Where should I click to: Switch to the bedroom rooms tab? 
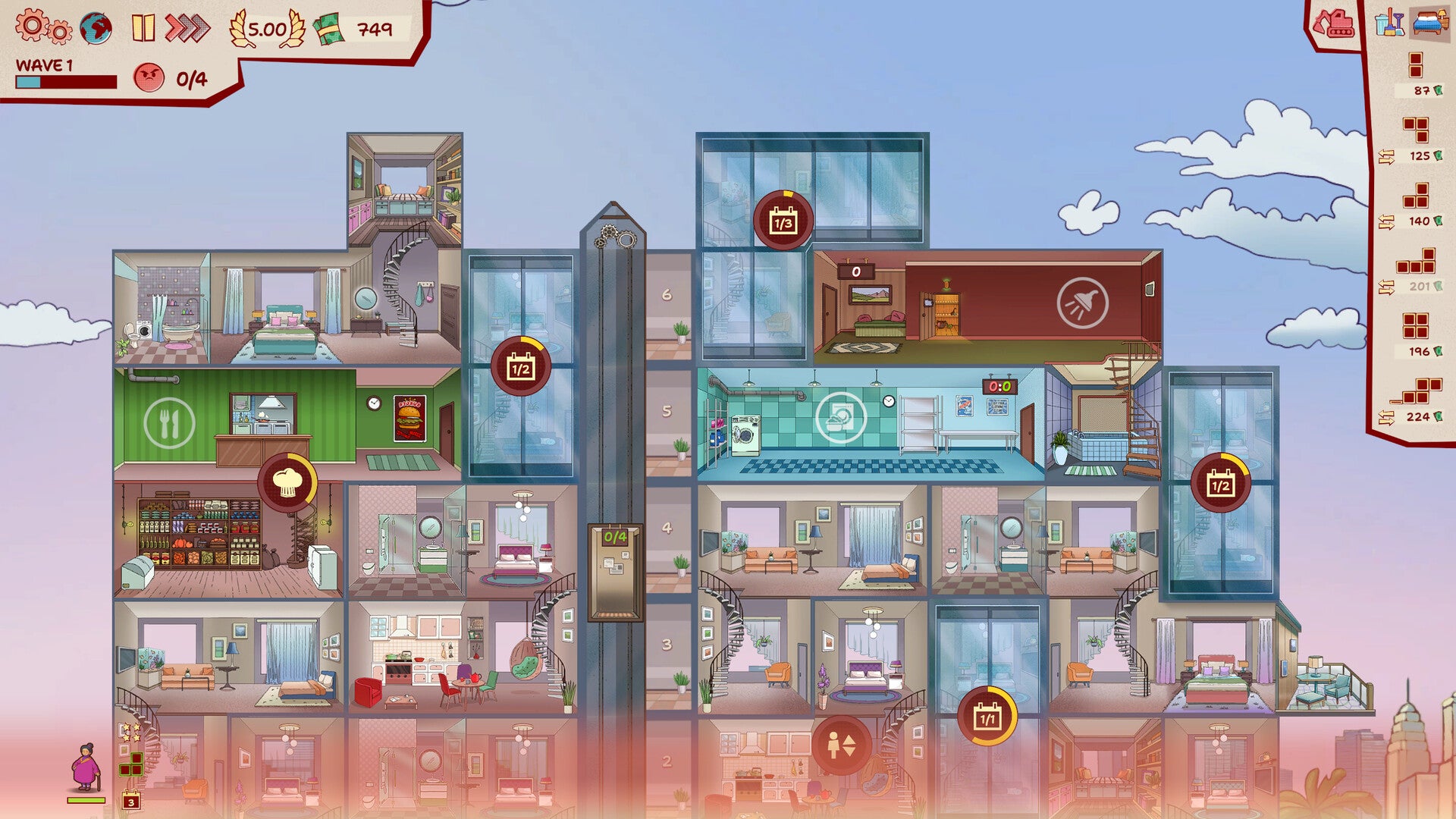click(1430, 22)
